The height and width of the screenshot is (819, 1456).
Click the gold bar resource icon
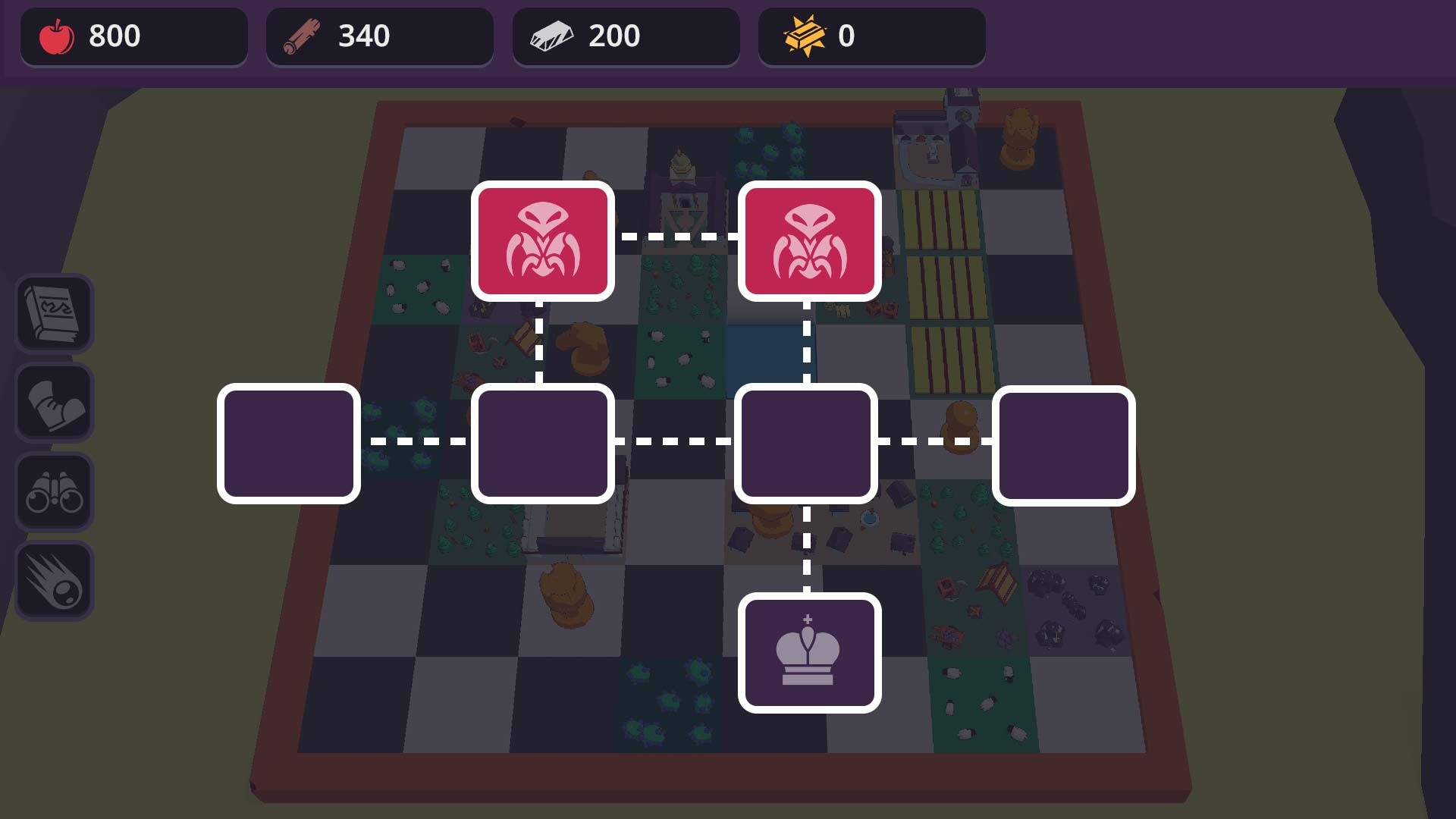point(800,35)
